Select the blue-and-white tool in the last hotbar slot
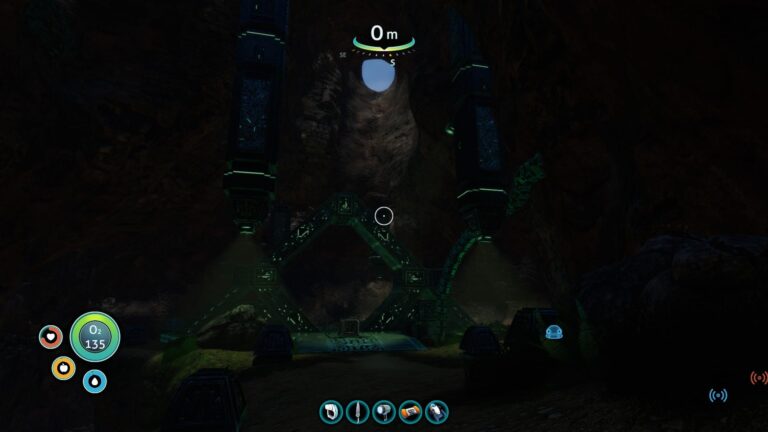Image resolution: width=768 pixels, height=432 pixels. [436, 411]
